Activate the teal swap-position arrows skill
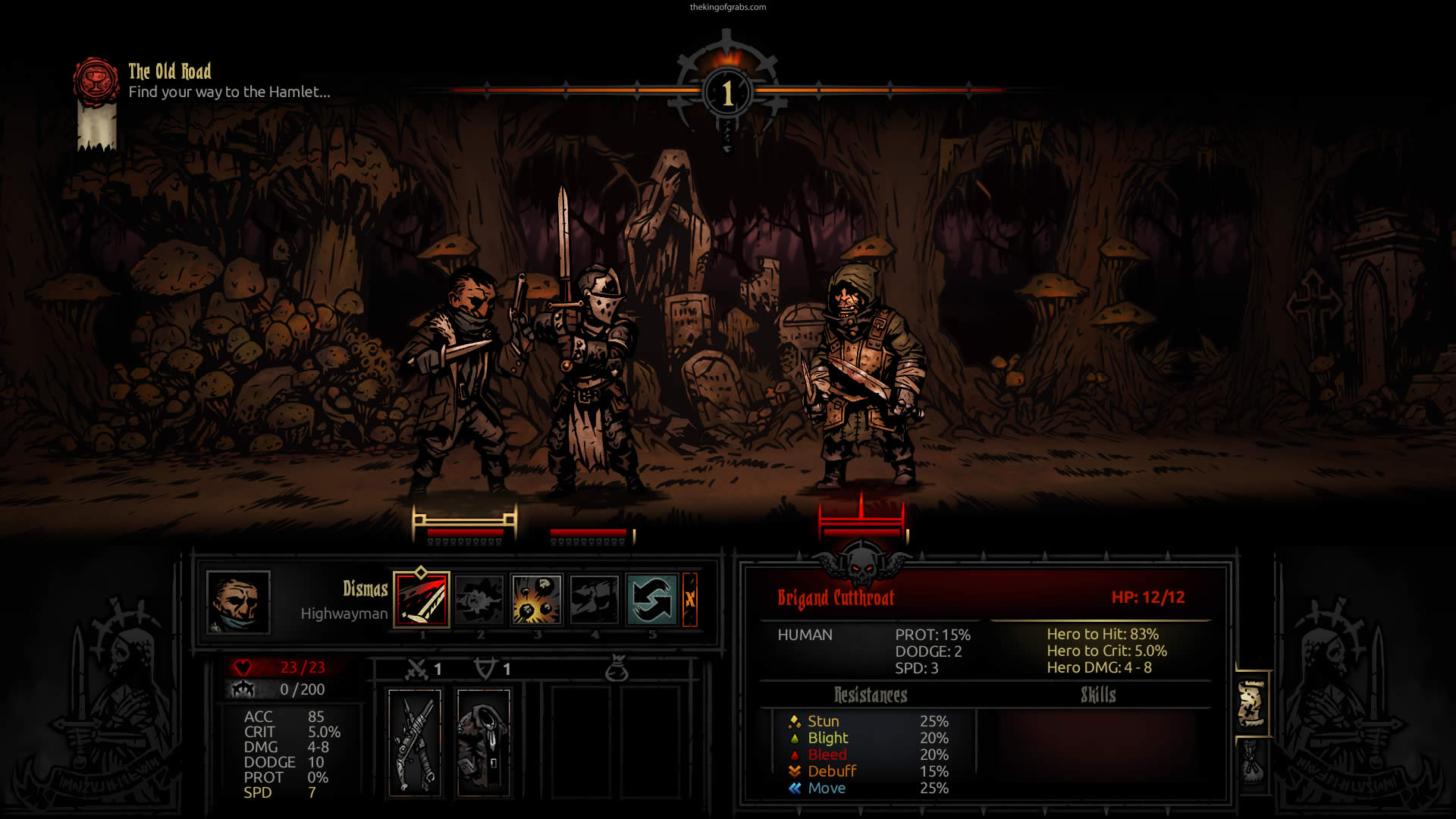This screenshot has width=1456, height=819. [652, 599]
